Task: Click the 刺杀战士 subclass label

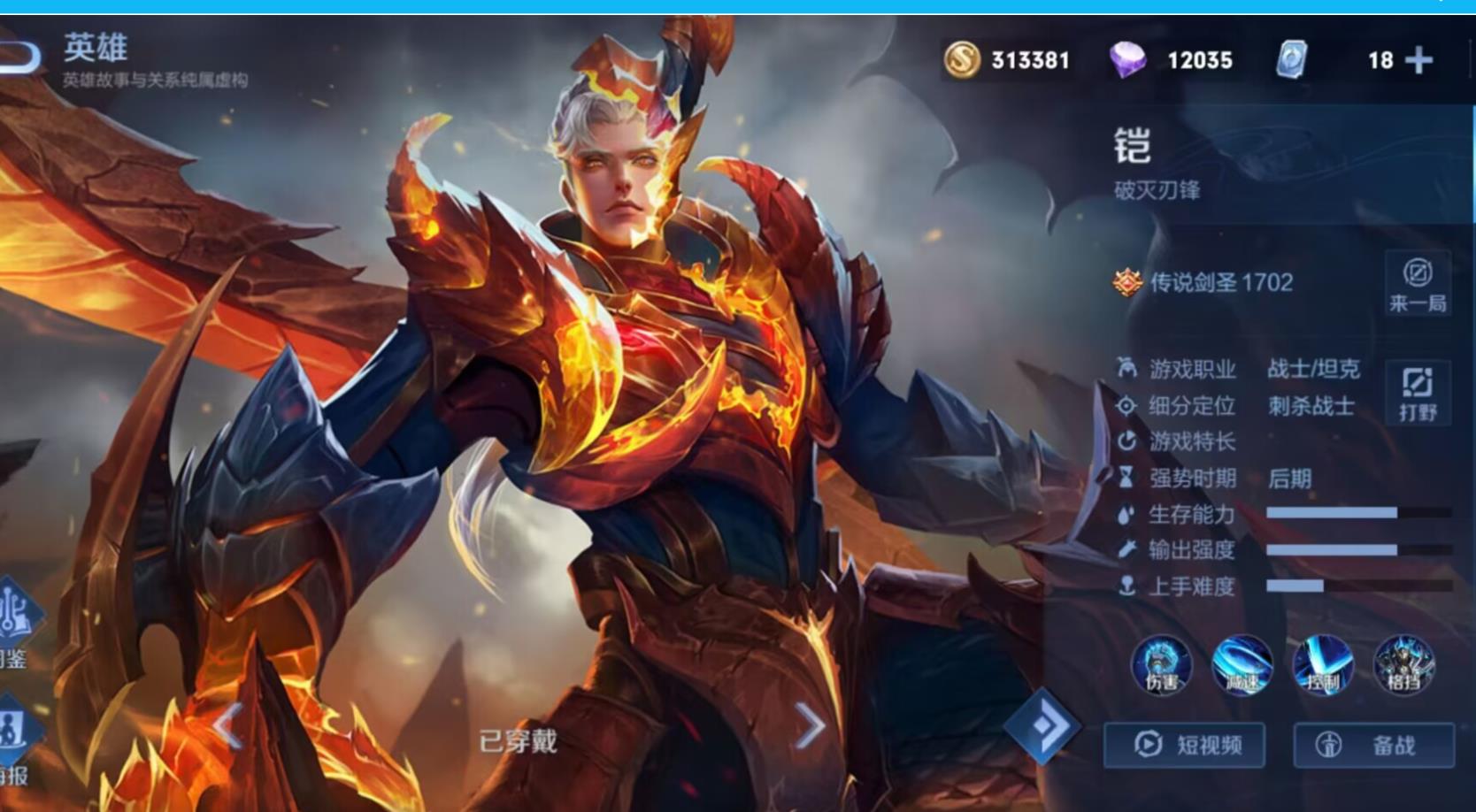Action: [1311, 406]
